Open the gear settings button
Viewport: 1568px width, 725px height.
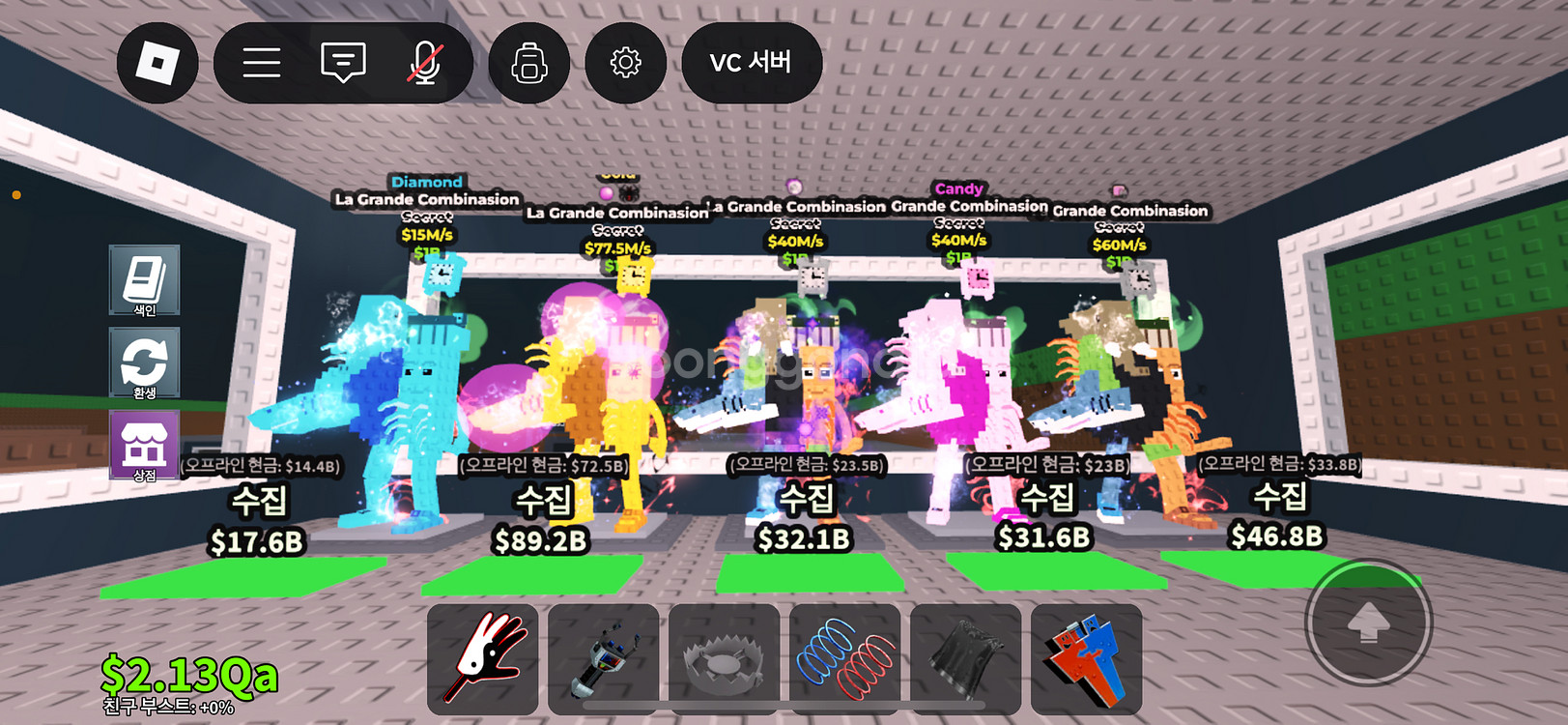tap(625, 63)
